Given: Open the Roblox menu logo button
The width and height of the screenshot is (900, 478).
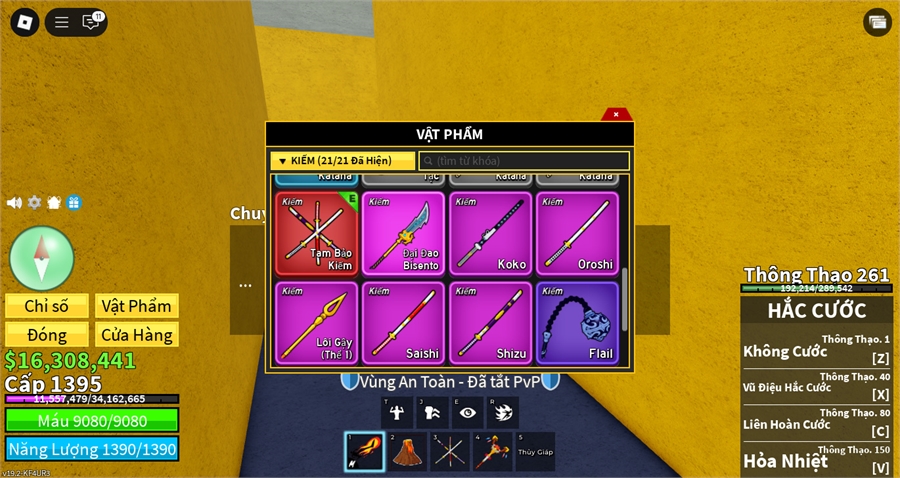Looking at the screenshot, I should (23, 21).
